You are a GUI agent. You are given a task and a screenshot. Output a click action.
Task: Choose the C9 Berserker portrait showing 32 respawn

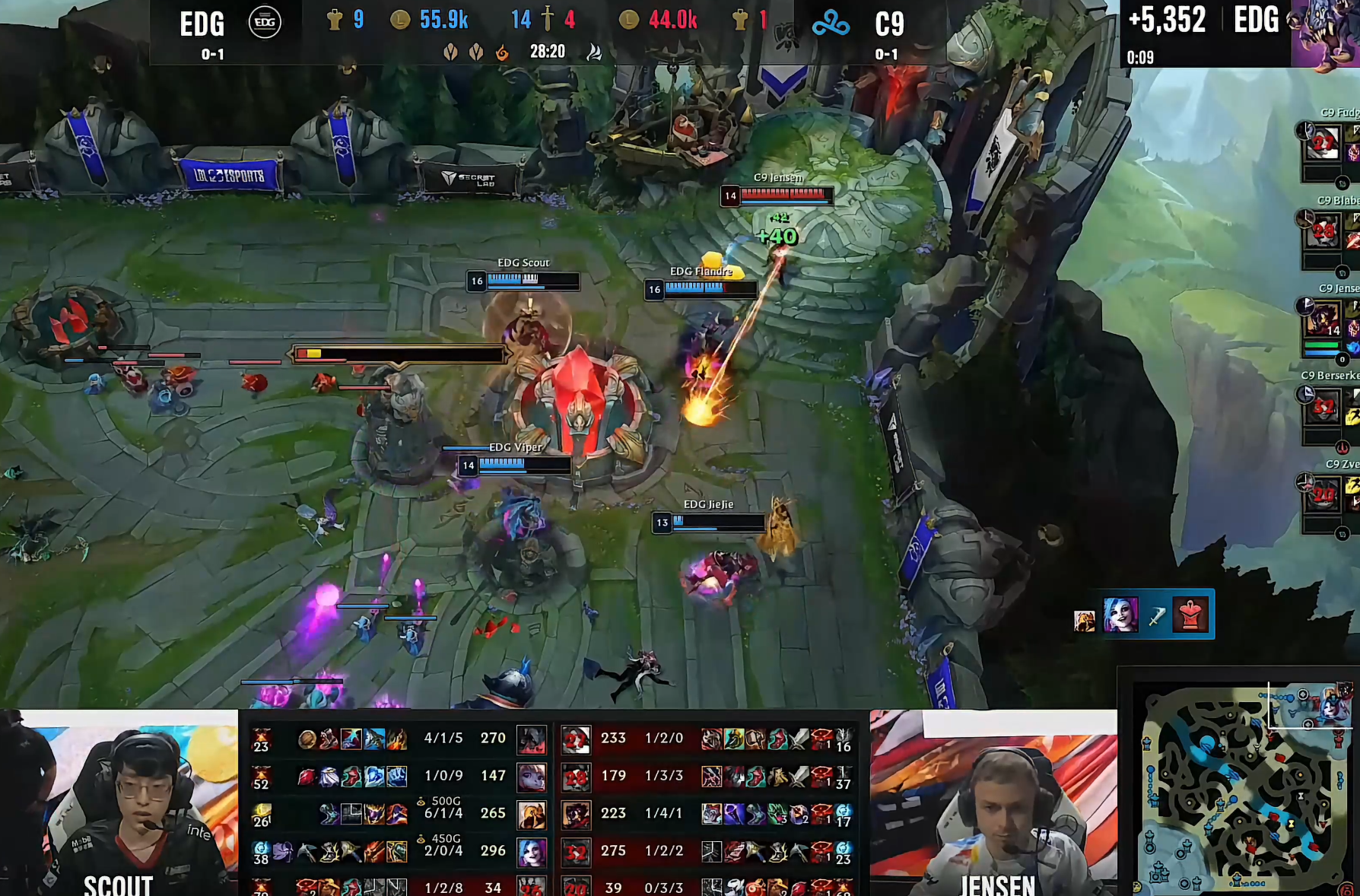[1323, 408]
